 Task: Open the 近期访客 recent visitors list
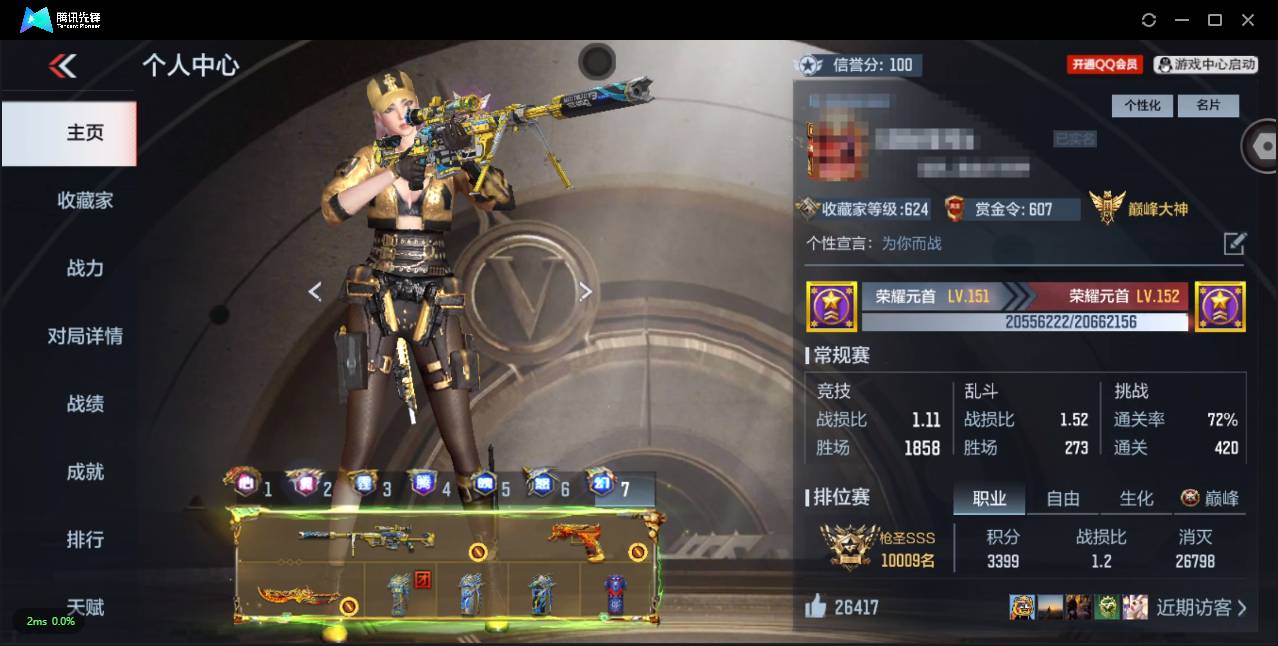(x=1200, y=607)
